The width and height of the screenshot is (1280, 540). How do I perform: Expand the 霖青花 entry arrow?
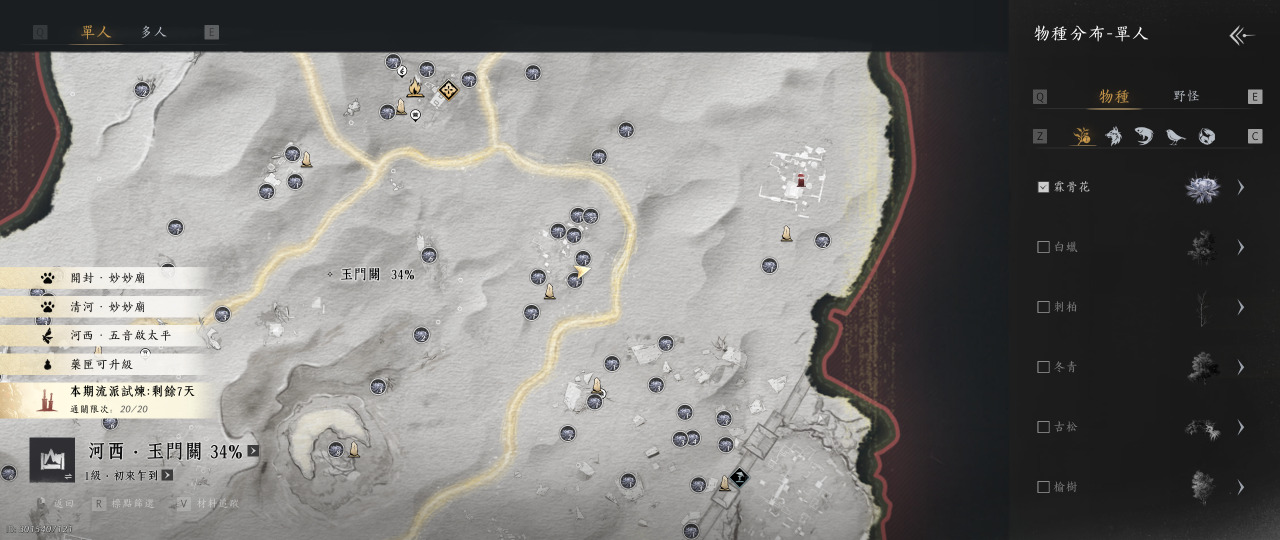(1241, 187)
